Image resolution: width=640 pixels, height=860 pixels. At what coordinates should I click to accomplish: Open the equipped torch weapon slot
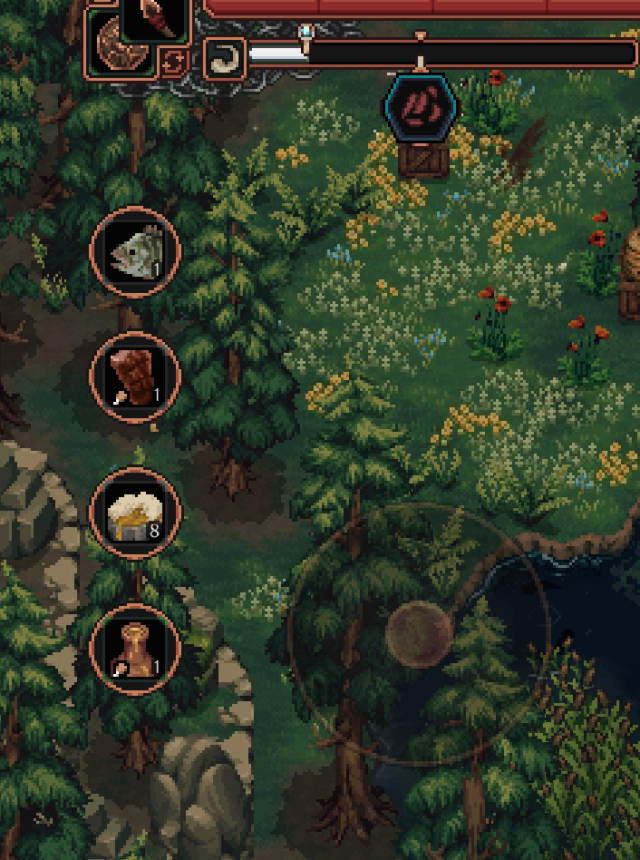tap(155, 18)
